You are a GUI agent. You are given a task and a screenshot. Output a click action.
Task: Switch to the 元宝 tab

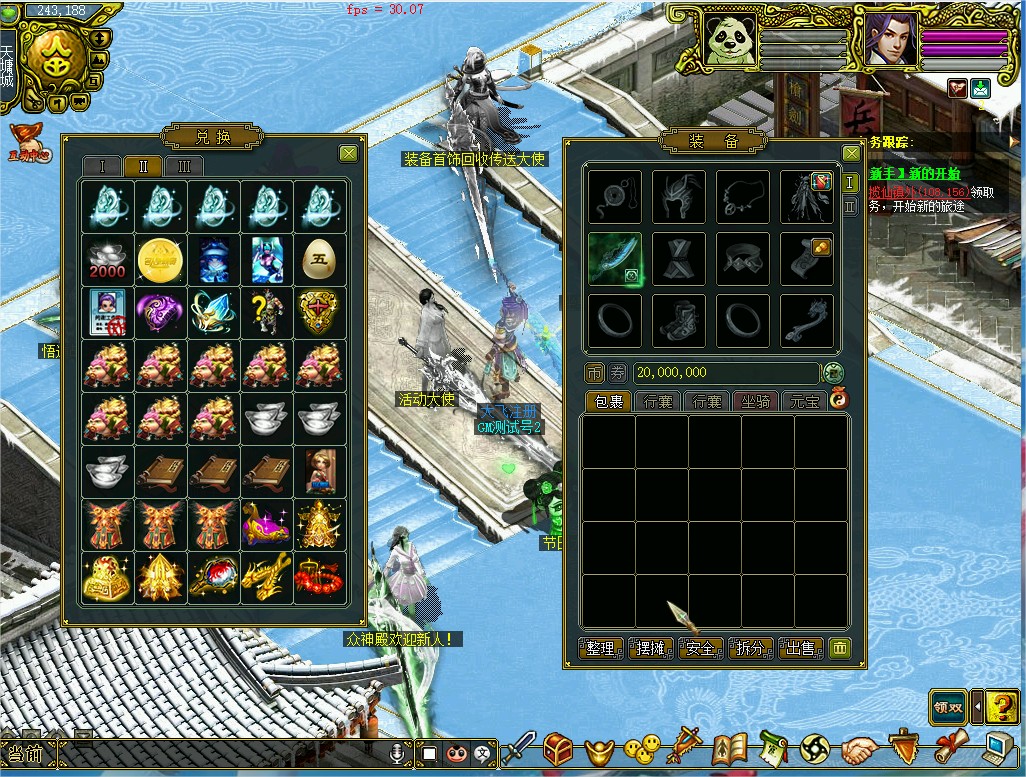point(804,401)
